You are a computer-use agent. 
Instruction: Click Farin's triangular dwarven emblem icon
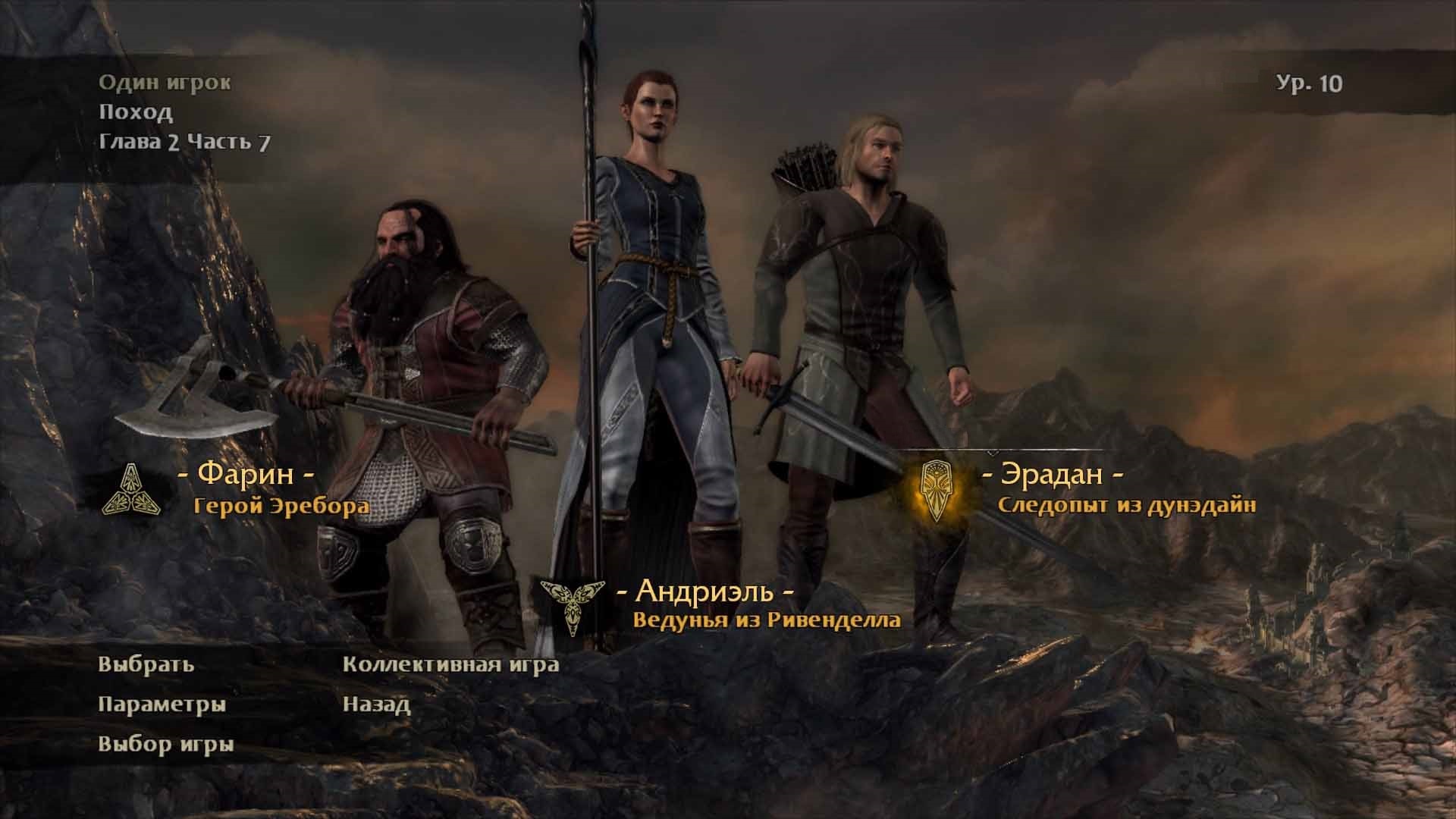[130, 490]
